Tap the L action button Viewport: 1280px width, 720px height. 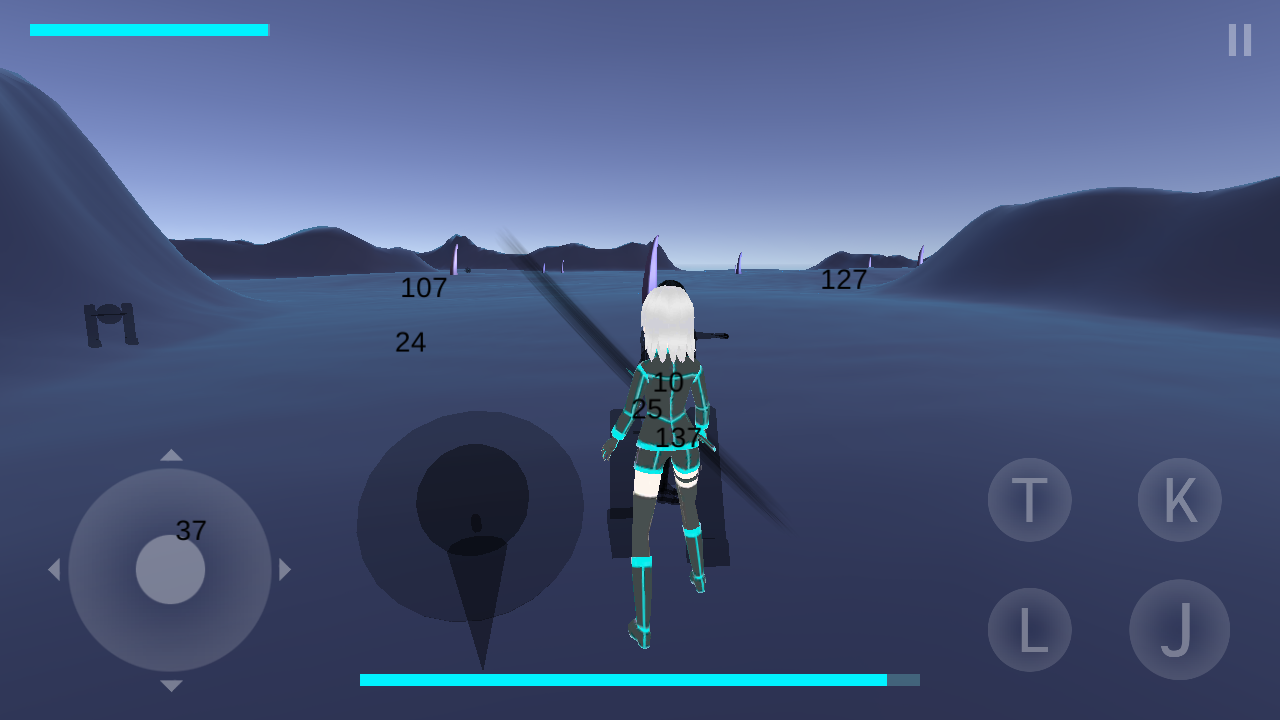[1029, 629]
